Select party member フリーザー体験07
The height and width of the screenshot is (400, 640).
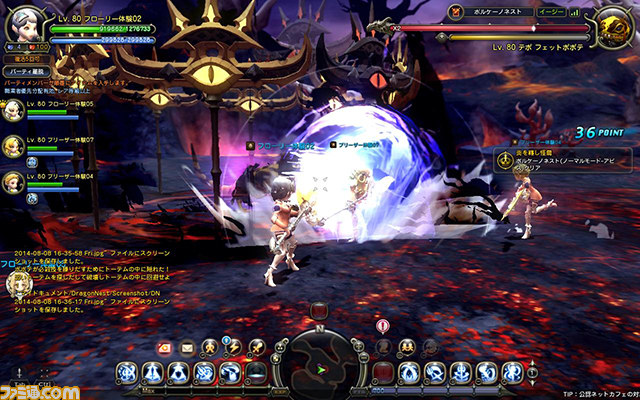pyautogui.click(x=14, y=148)
